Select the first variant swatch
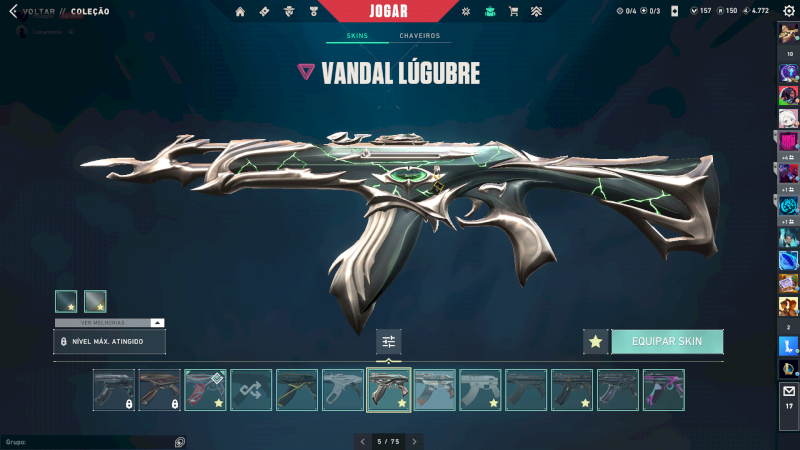This screenshot has height=450, width=800. tap(66, 301)
